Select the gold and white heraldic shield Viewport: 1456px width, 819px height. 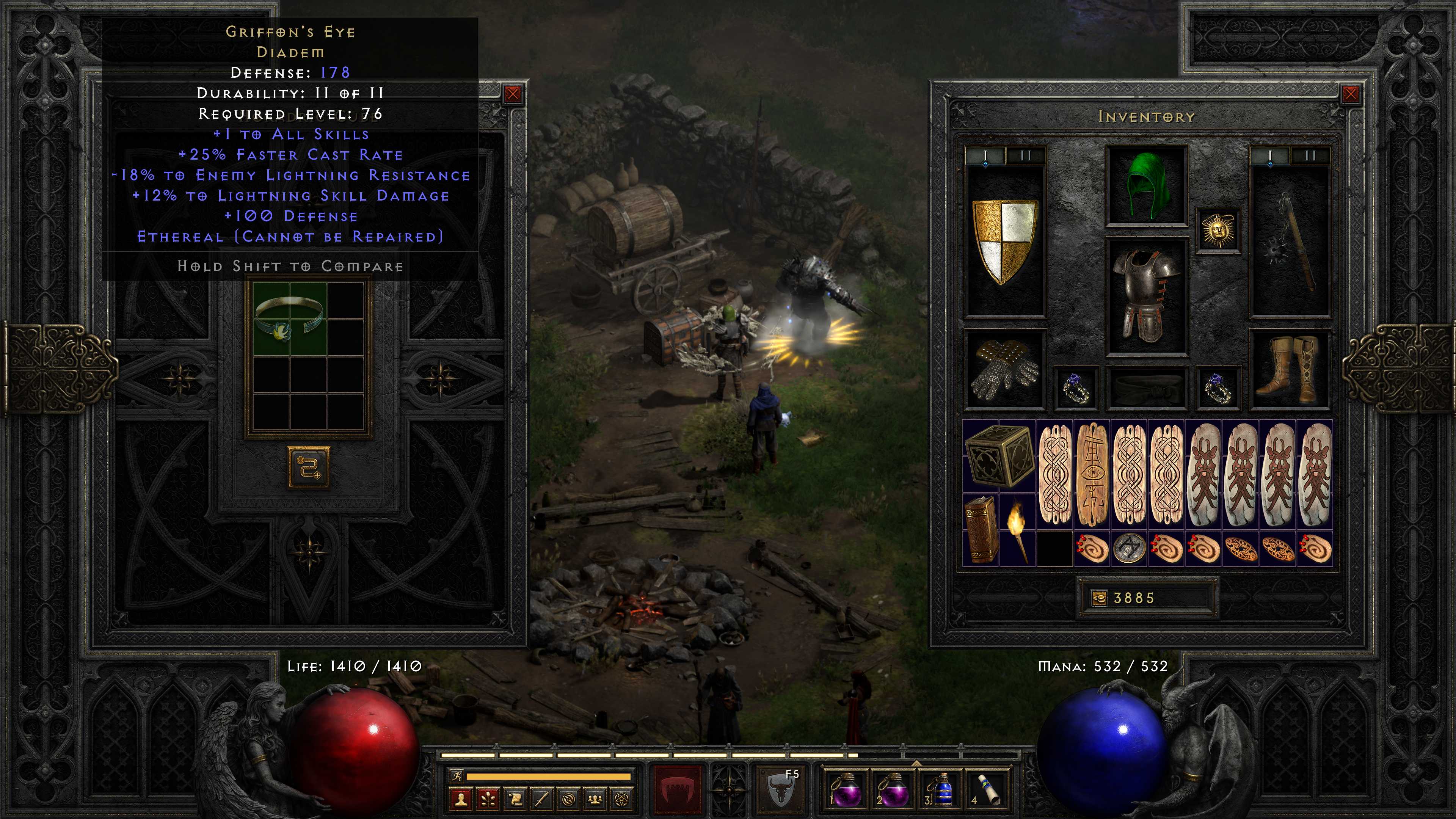(1005, 241)
